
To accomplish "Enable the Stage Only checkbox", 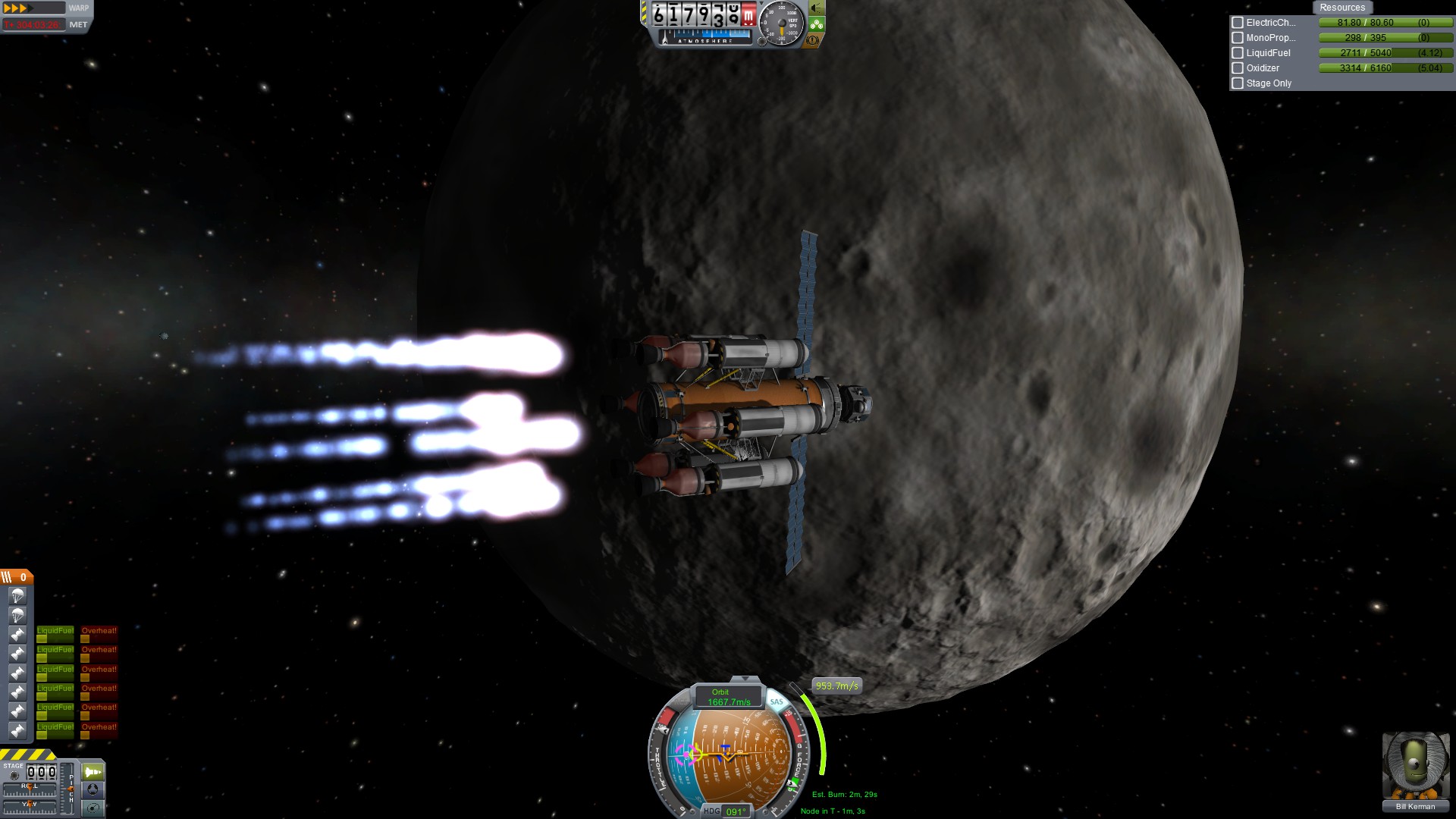I will pos(1238,83).
